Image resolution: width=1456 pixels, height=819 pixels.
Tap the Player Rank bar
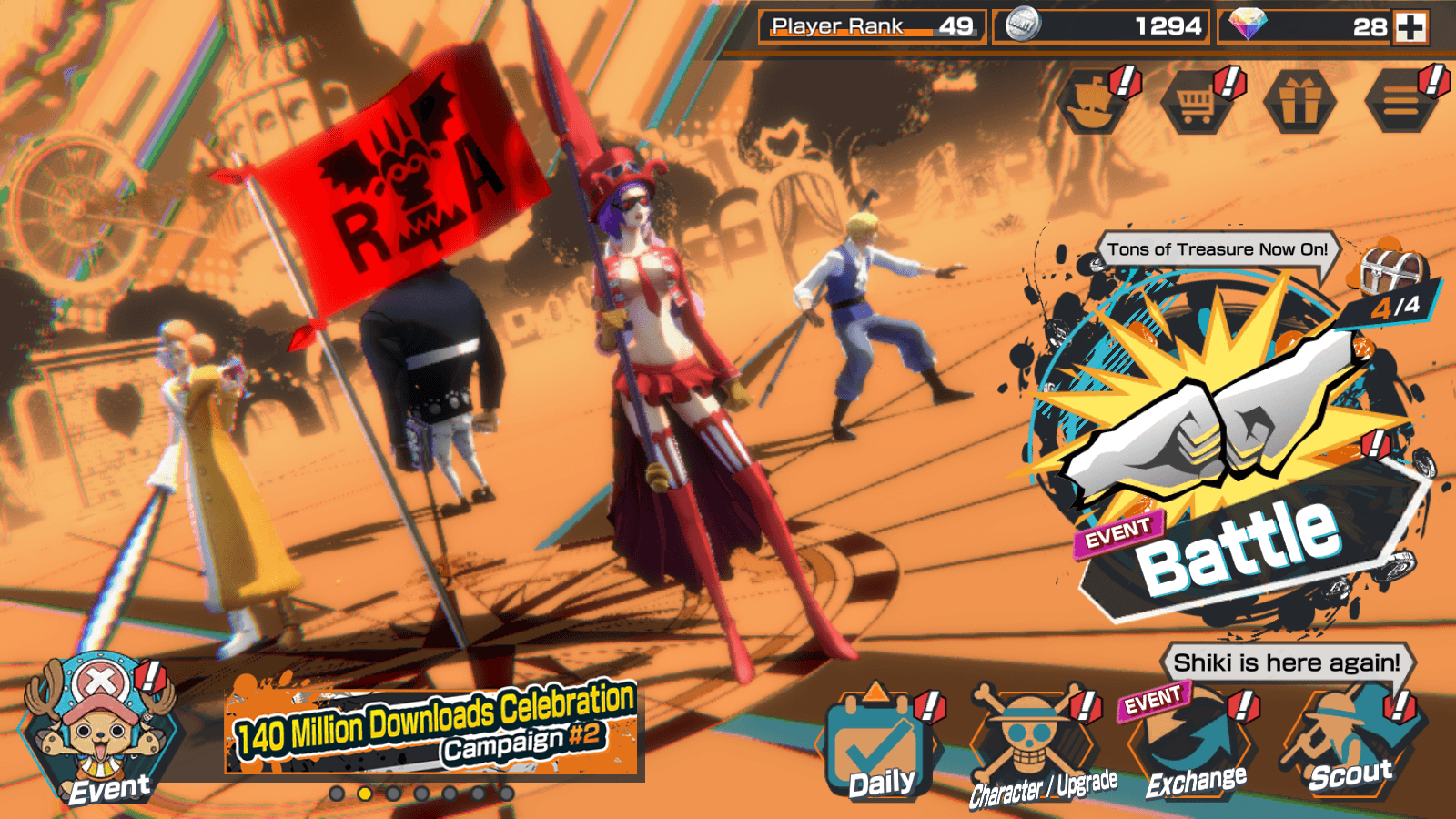point(872,27)
